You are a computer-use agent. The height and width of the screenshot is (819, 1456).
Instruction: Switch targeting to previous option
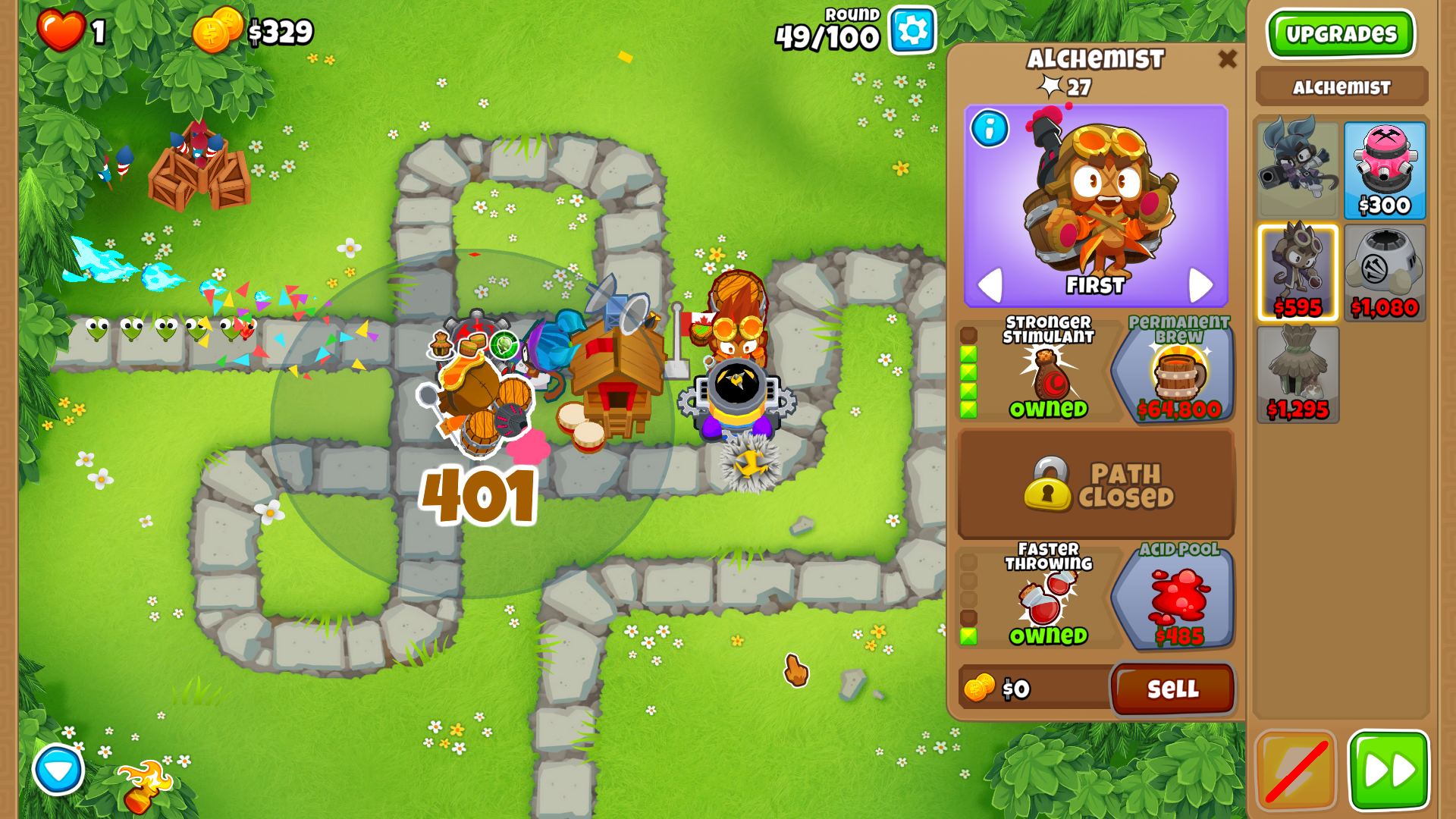coord(990,285)
